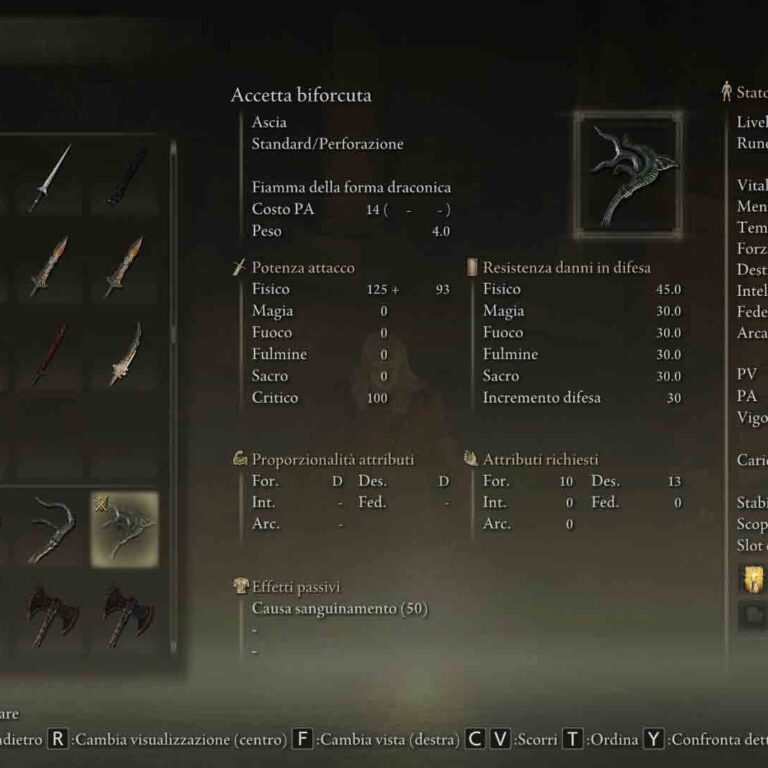768x768 pixels.
Task: Click the Accetta biforcuta preview image
Action: coord(628,174)
